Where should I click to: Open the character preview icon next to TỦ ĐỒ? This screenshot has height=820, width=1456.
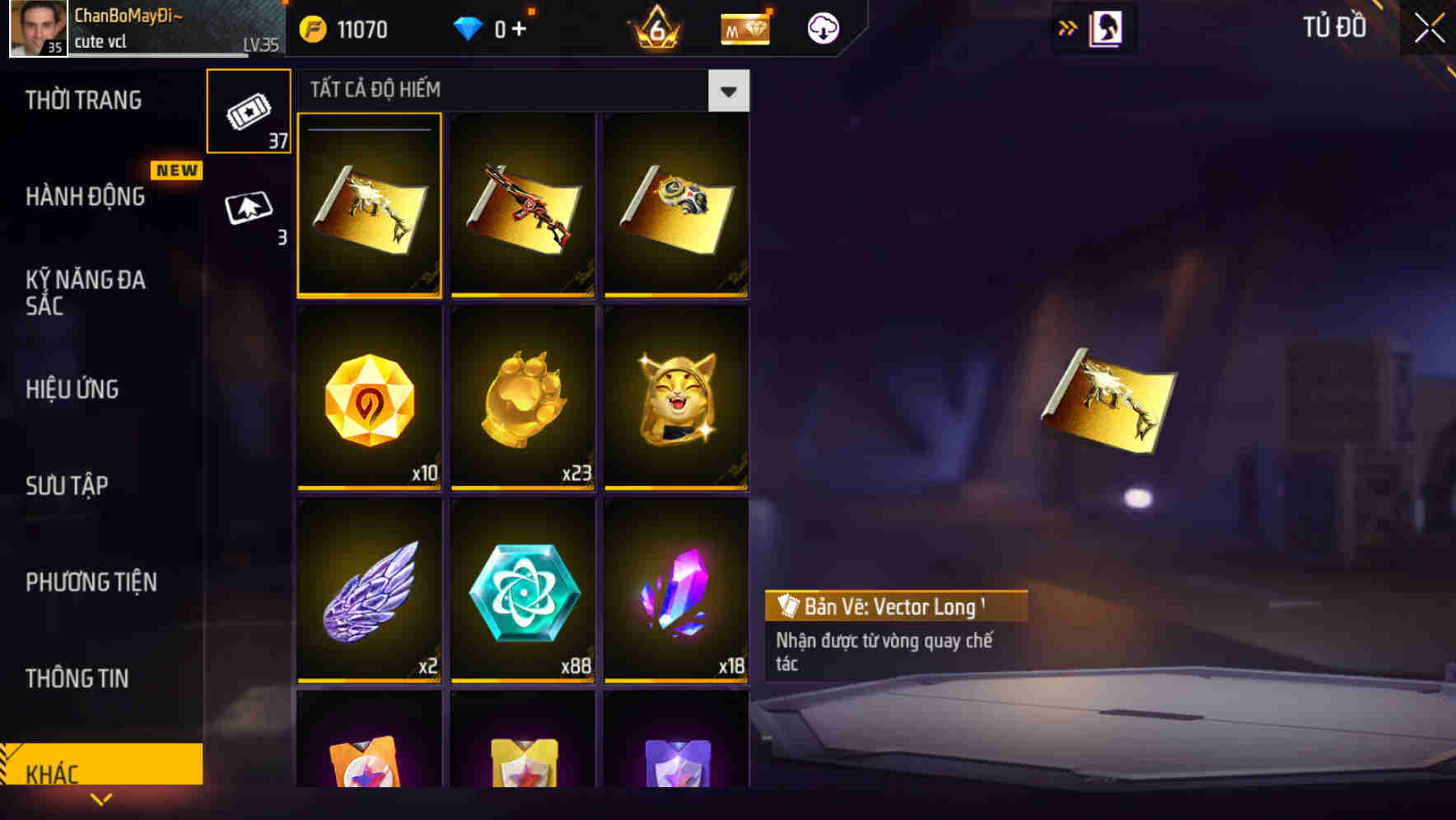click(1104, 27)
